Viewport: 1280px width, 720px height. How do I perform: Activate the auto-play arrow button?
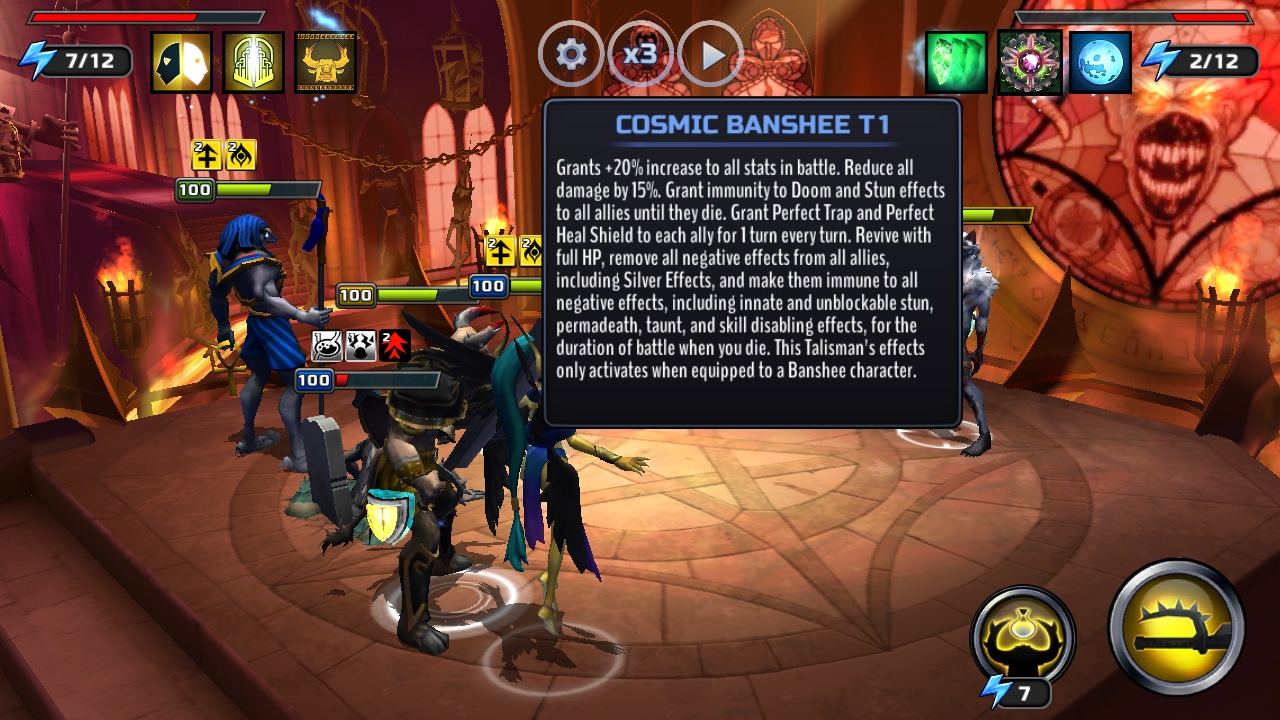(x=711, y=54)
